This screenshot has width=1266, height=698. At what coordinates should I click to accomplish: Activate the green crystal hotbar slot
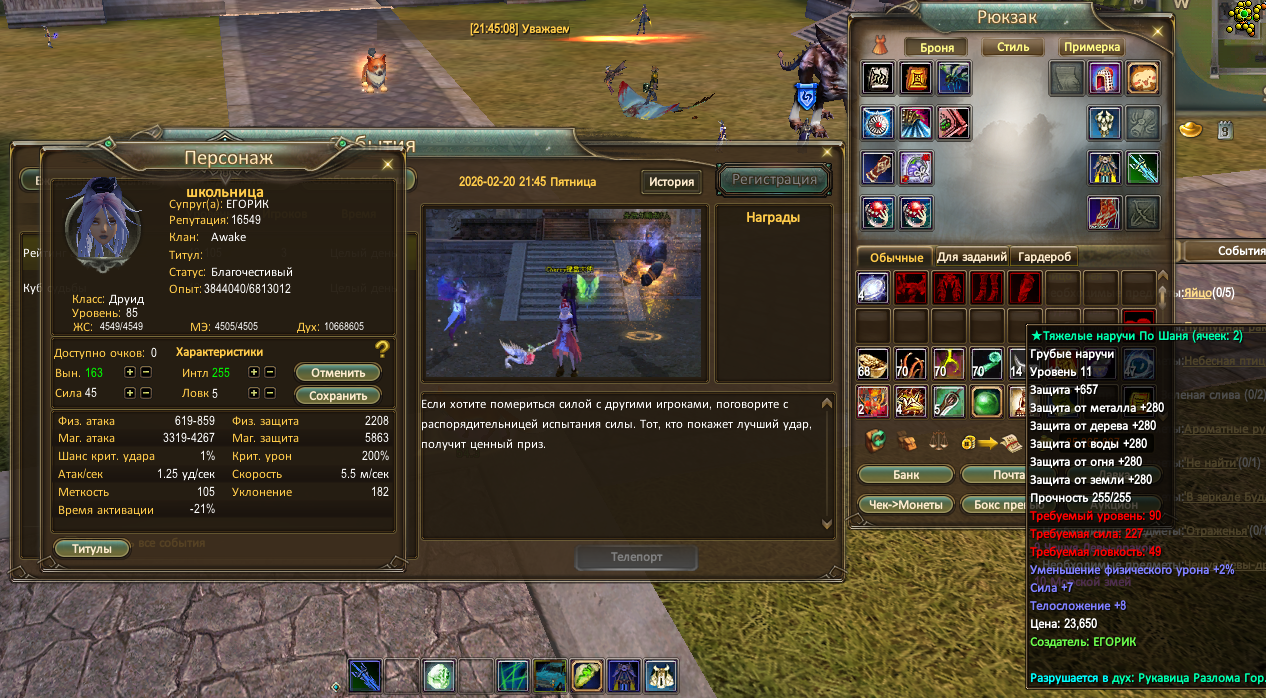pyautogui.click(x=439, y=675)
